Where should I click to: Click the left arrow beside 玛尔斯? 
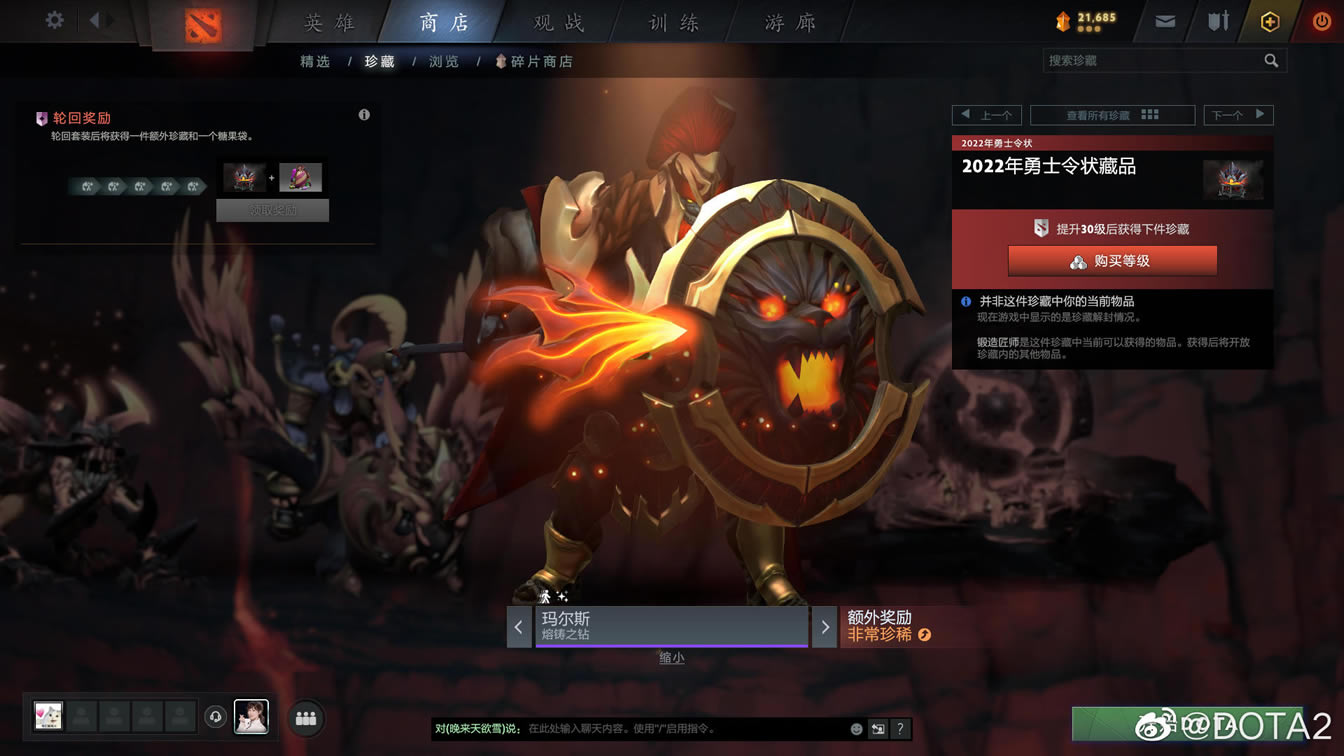[519, 627]
